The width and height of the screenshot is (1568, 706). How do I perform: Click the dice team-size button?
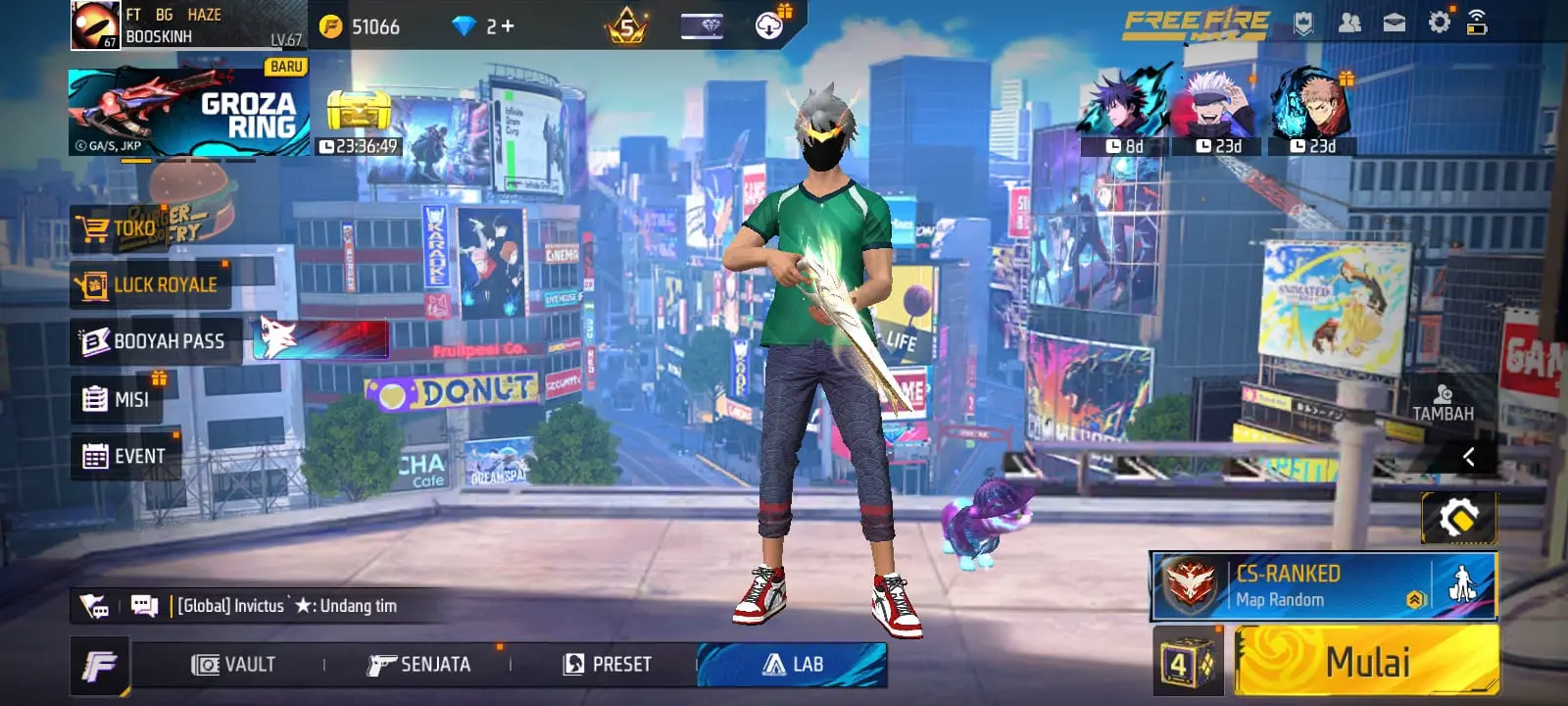[1188, 664]
